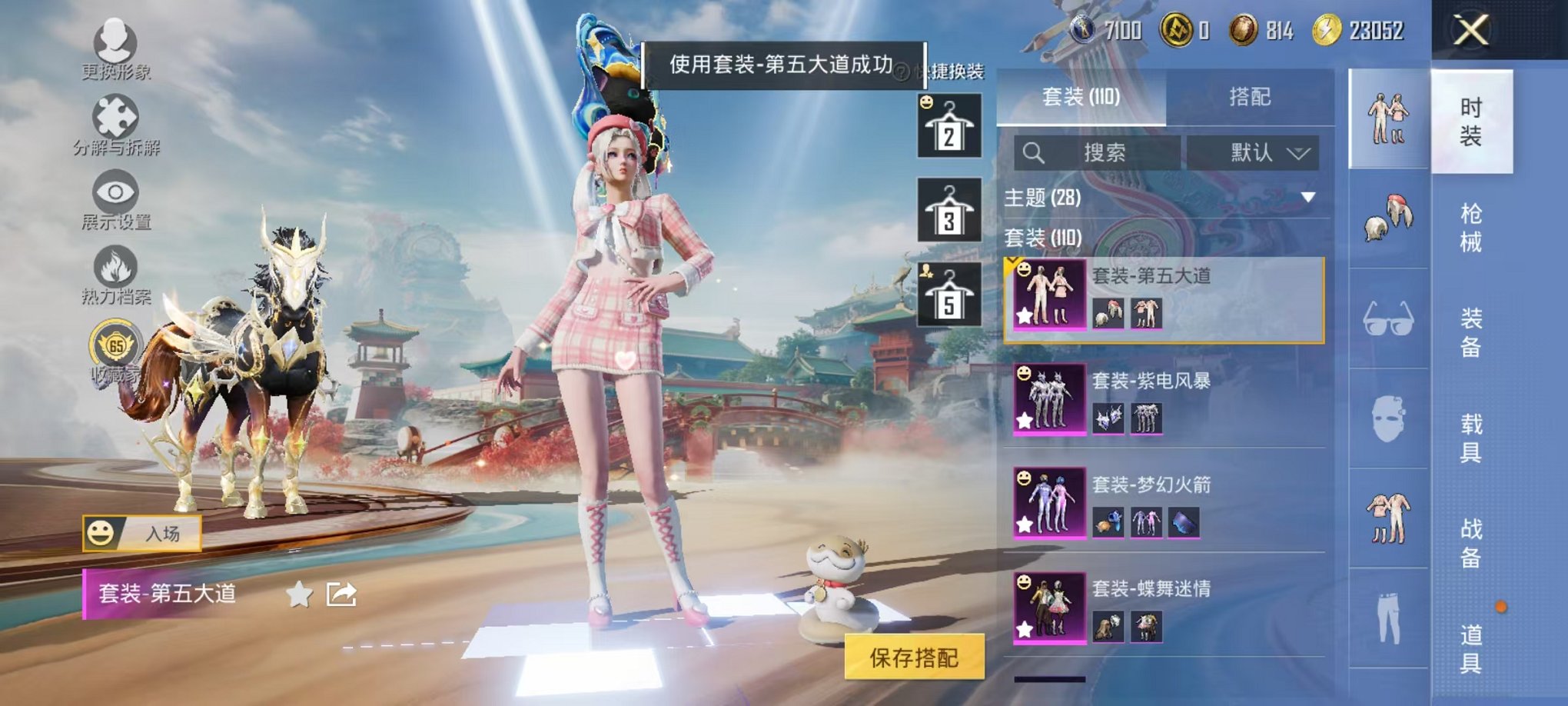This screenshot has height=706, width=1568.
Task: Open 展示设置 via the eye icon
Action: click(114, 192)
